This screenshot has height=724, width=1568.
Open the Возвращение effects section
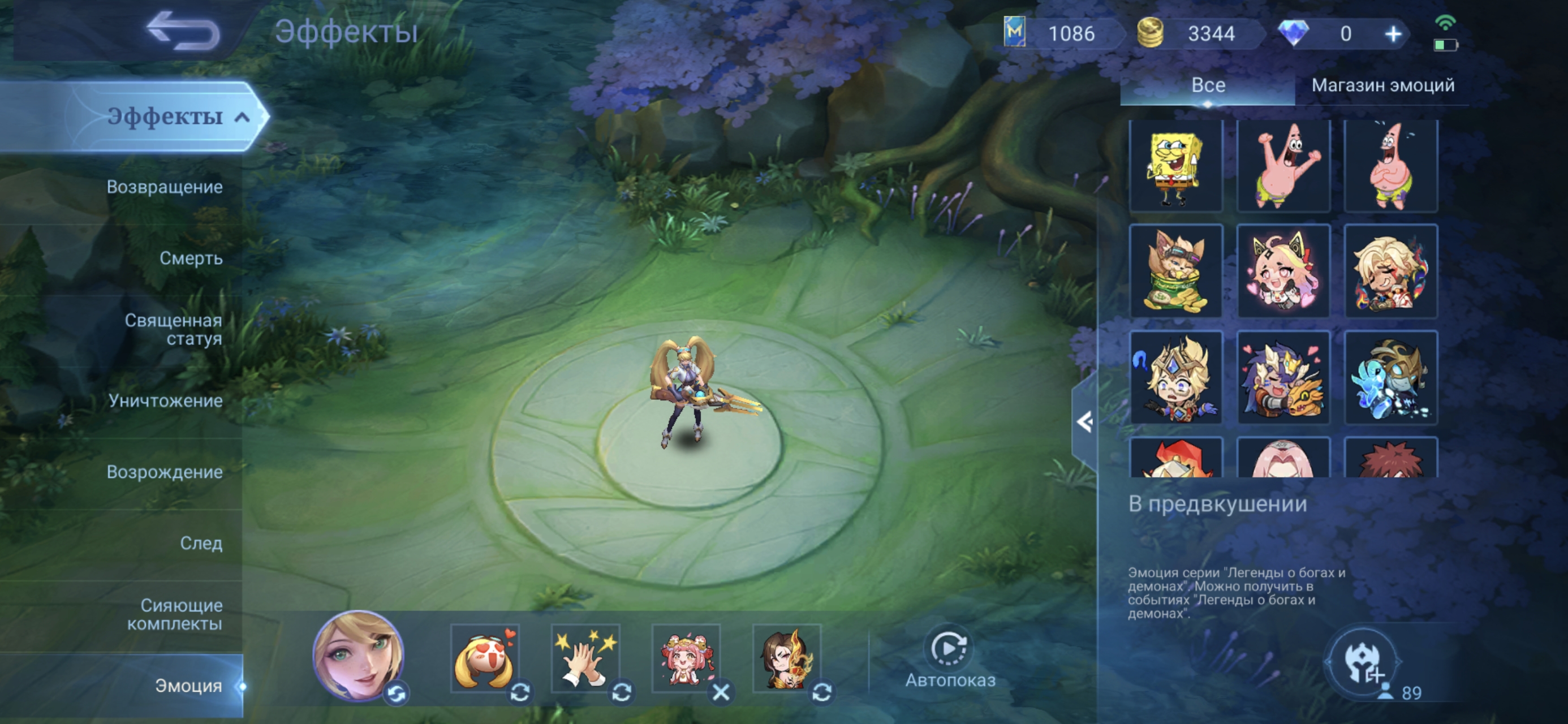tap(165, 187)
